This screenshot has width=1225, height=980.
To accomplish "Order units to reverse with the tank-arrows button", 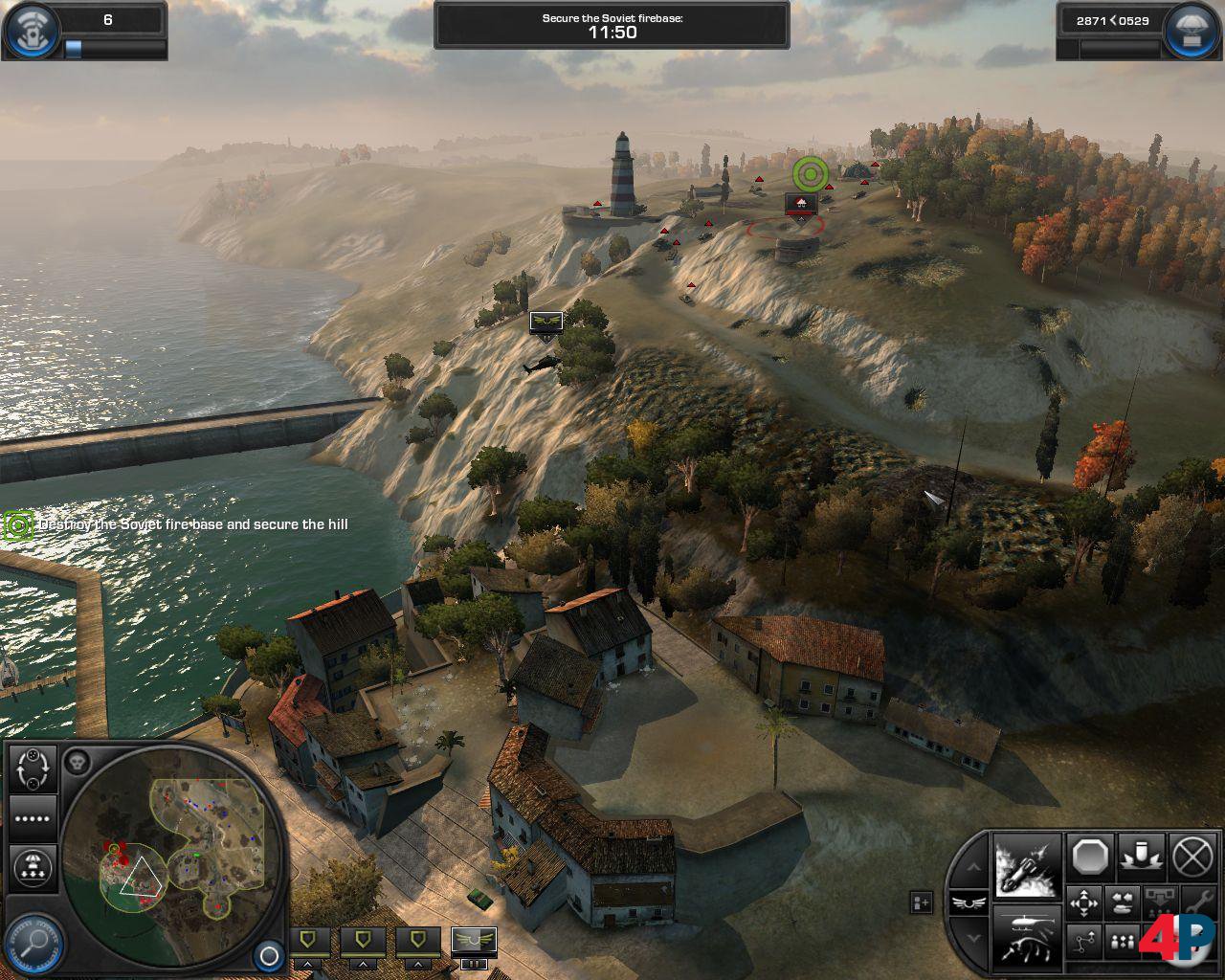I will point(1122,902).
